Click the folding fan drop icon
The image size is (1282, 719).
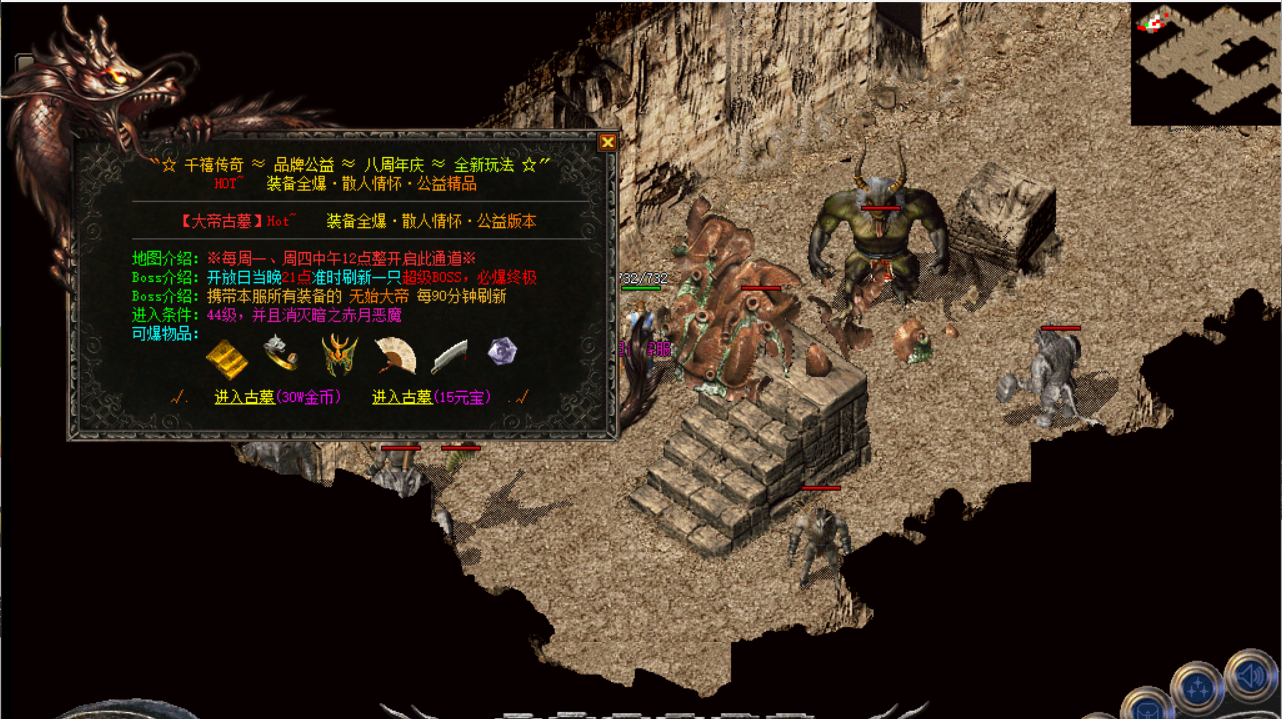pos(394,355)
